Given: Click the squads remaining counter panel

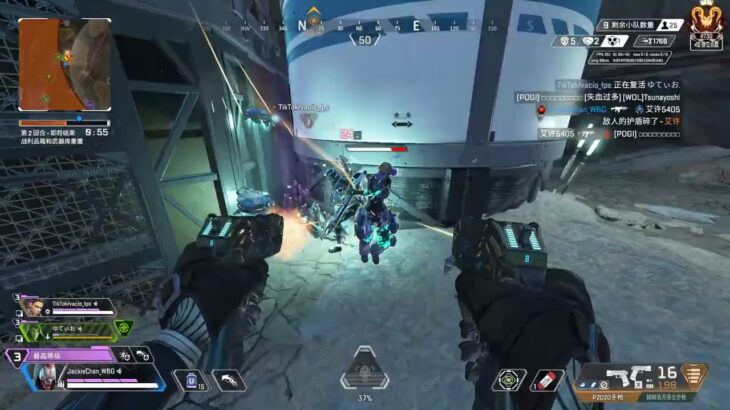Looking at the screenshot, I should [x=641, y=24].
